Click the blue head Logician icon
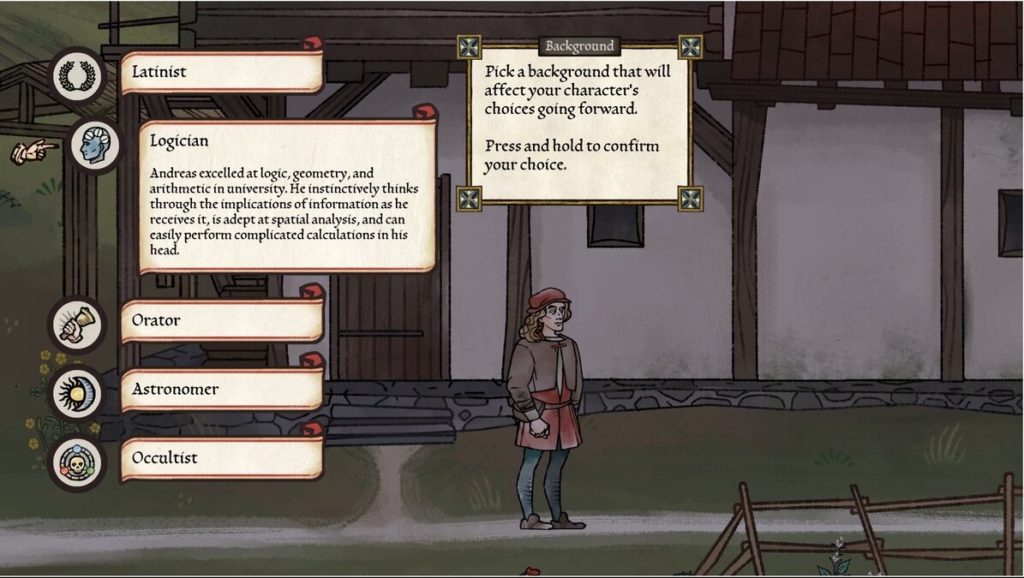 pos(95,146)
